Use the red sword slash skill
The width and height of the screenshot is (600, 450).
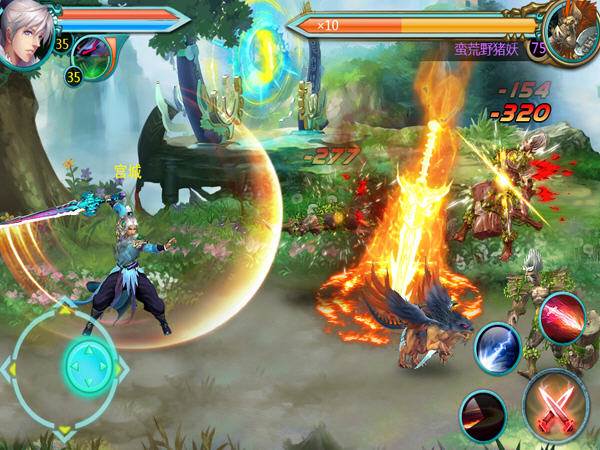click(x=562, y=318)
